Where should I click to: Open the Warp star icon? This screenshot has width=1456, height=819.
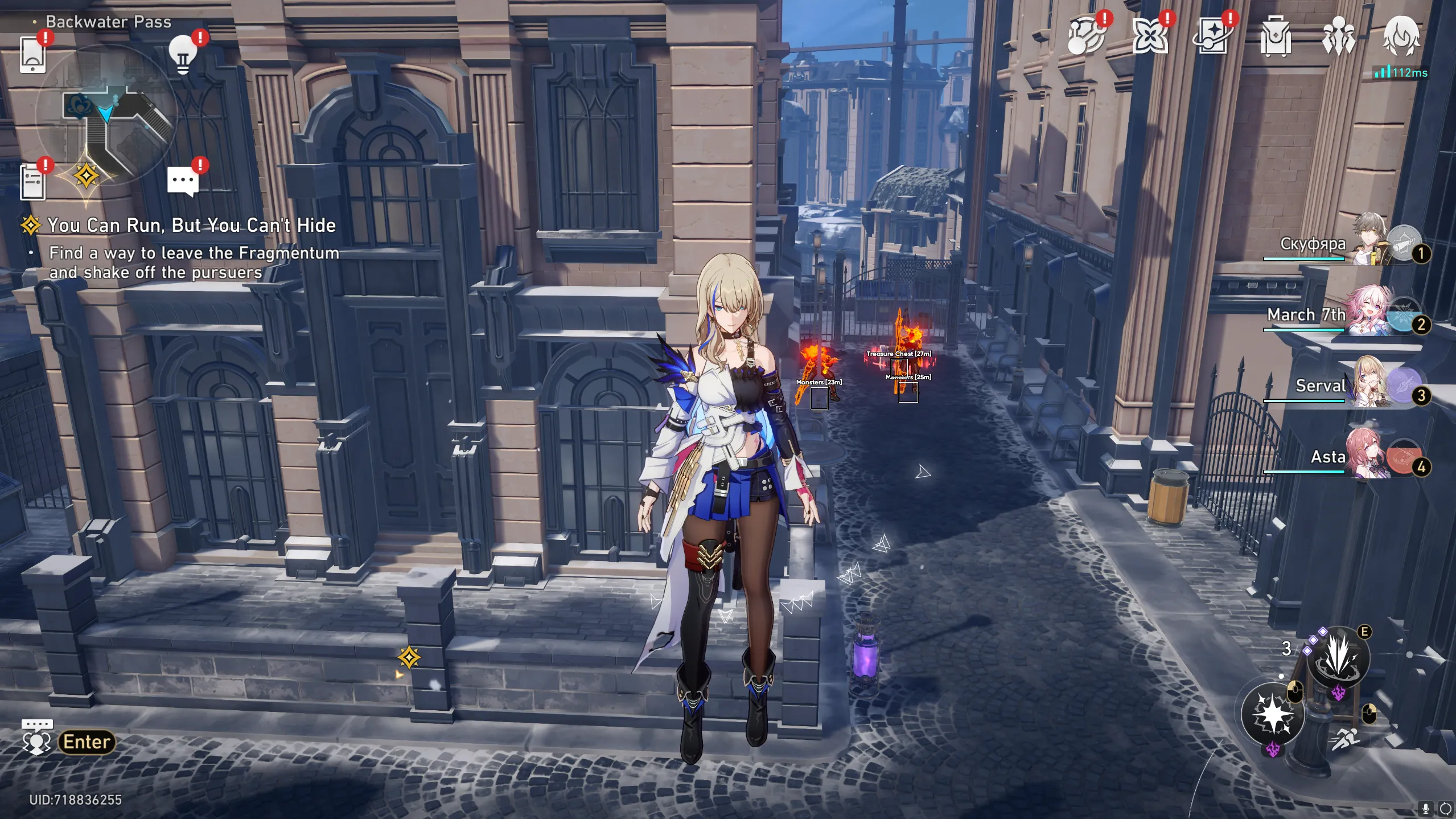[1149, 37]
